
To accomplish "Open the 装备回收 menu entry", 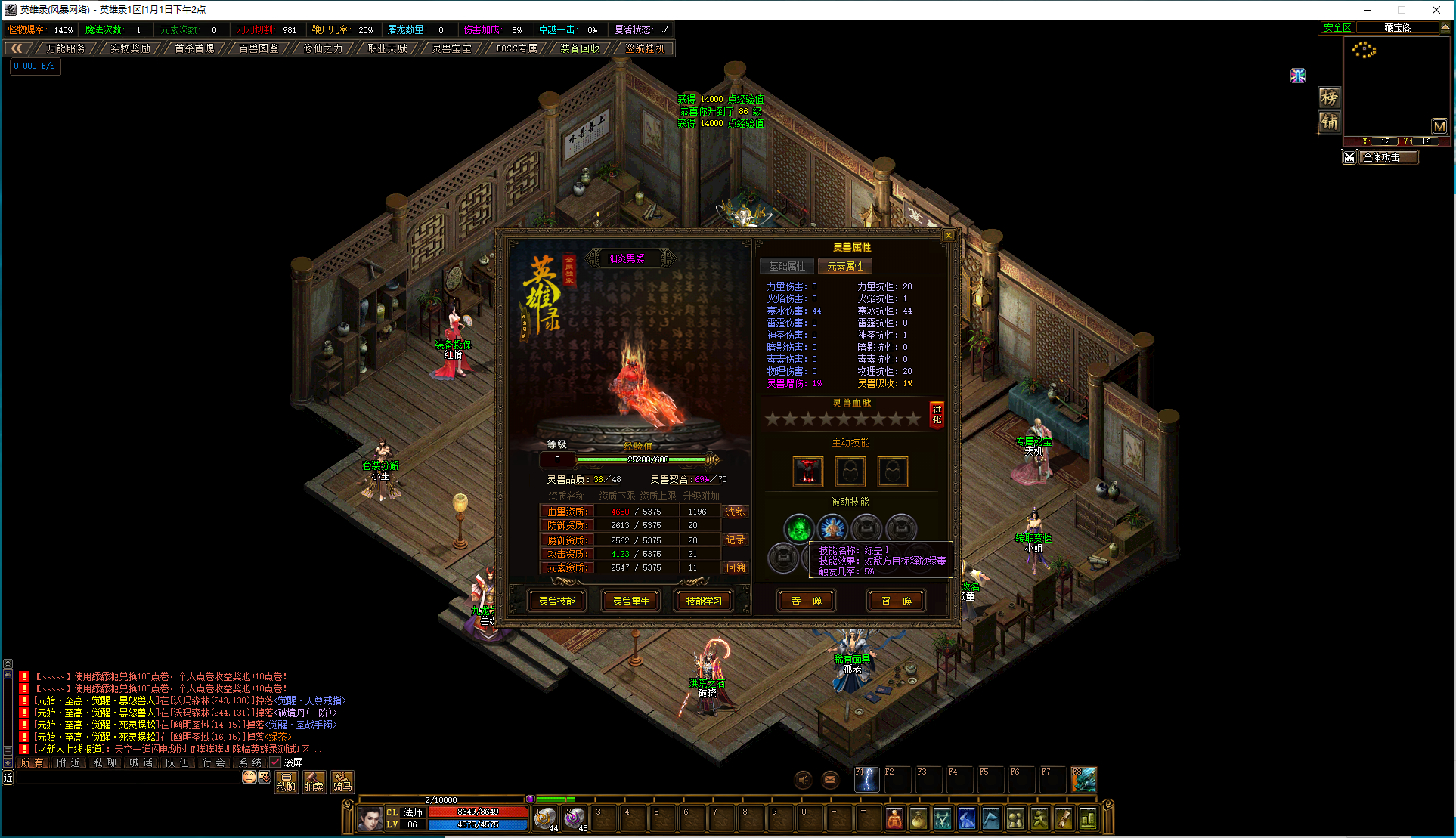I will (581, 48).
